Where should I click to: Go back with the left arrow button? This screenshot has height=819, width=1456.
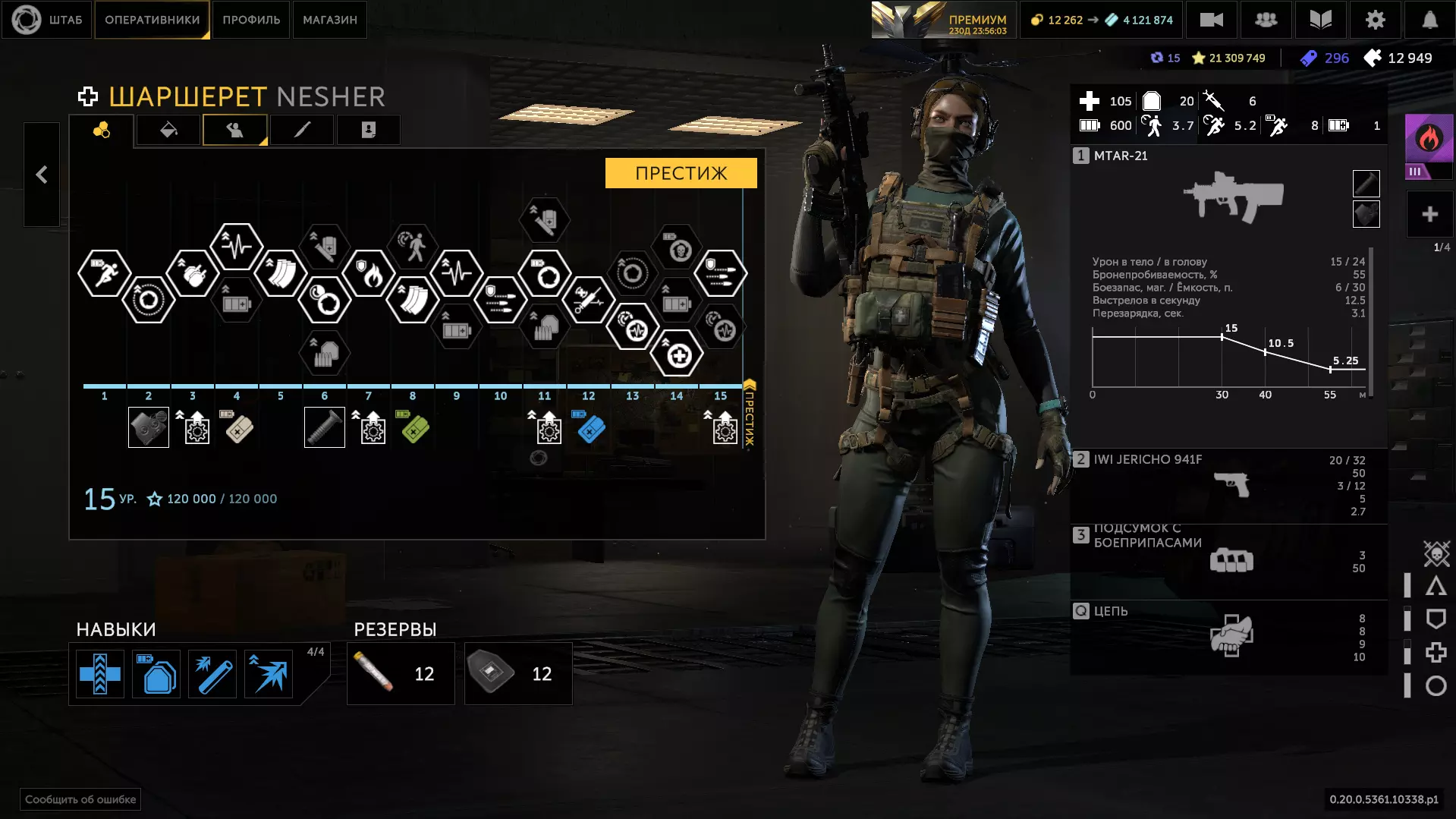coord(42,175)
